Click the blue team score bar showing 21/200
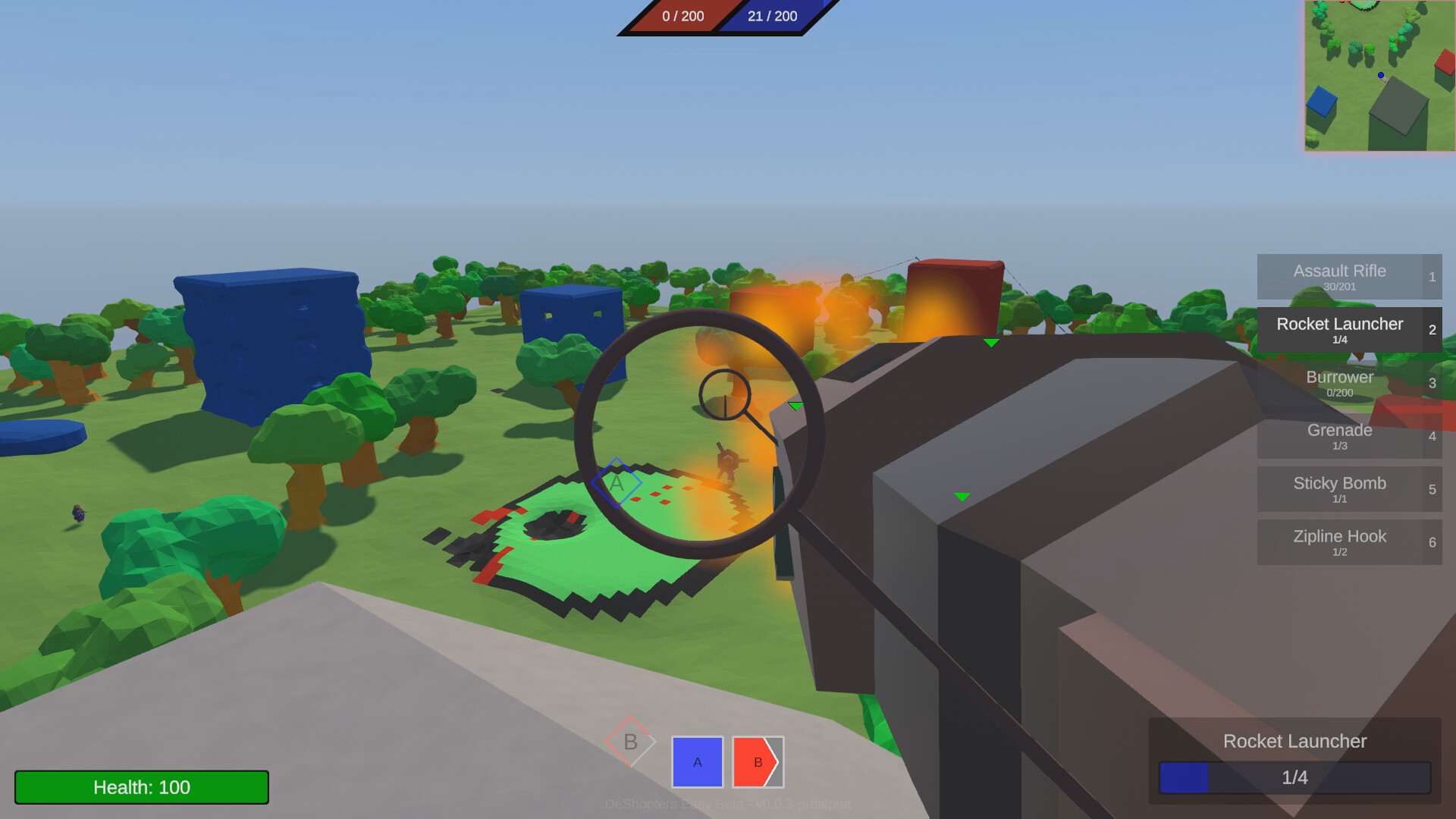 pyautogui.click(x=772, y=16)
